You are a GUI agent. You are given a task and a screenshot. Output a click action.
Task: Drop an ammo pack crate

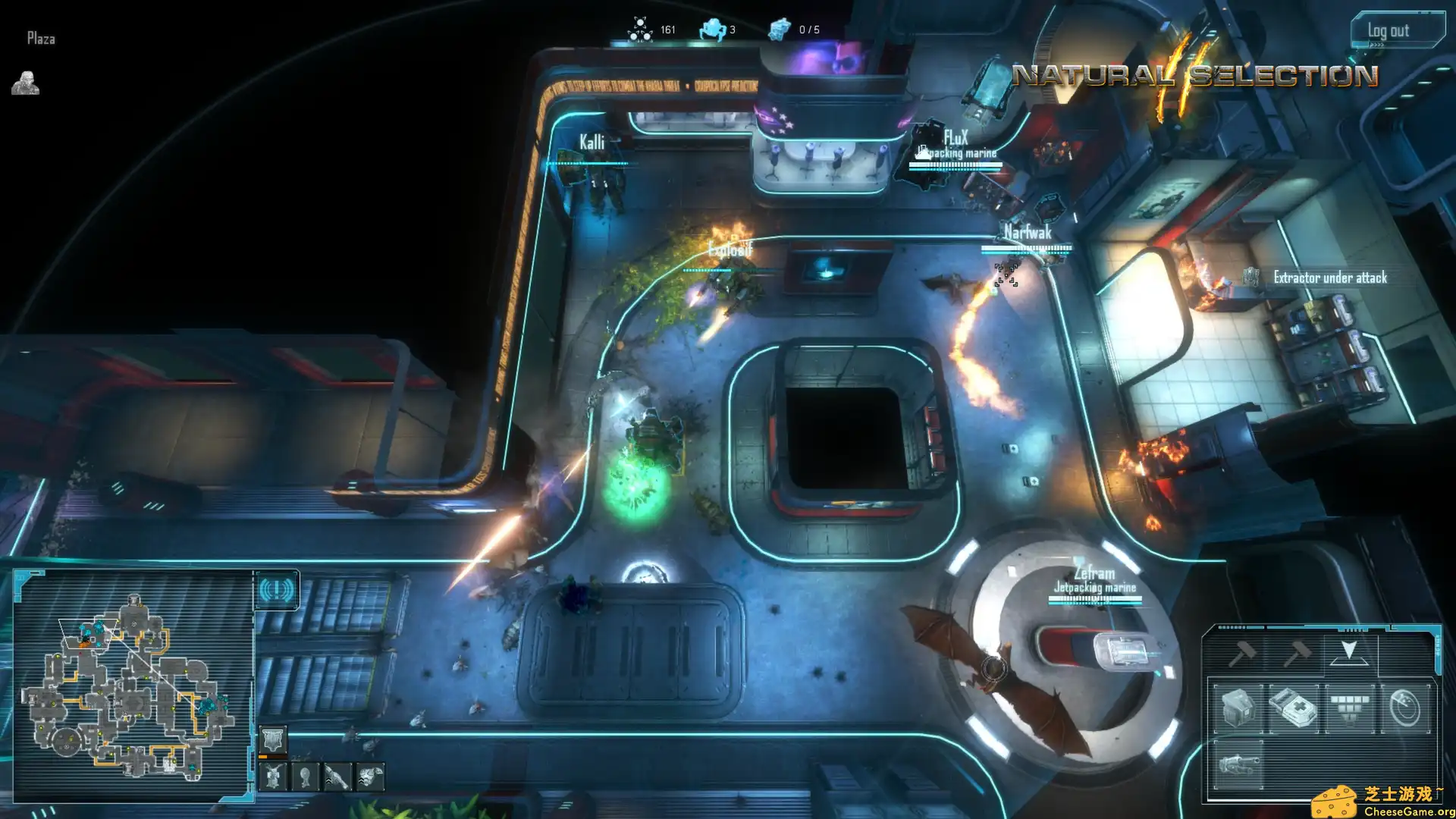coord(1238,708)
